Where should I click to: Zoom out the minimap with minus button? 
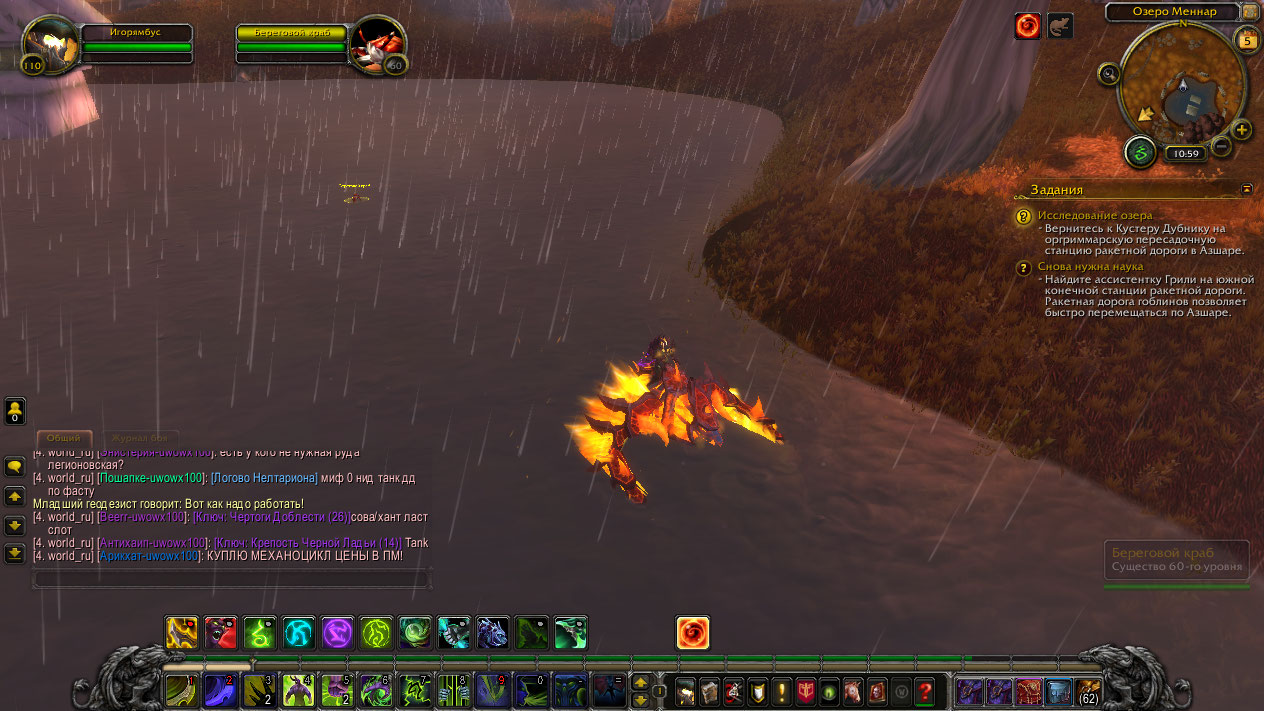tap(1221, 147)
